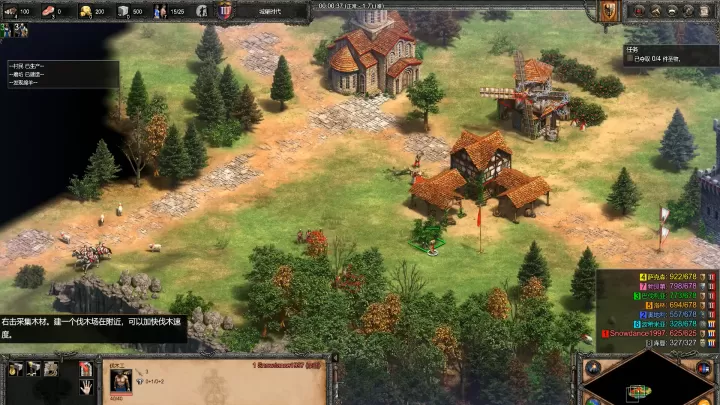This screenshot has height=405, width=720.
Task: Click the gold resource icon
Action: 85,11
